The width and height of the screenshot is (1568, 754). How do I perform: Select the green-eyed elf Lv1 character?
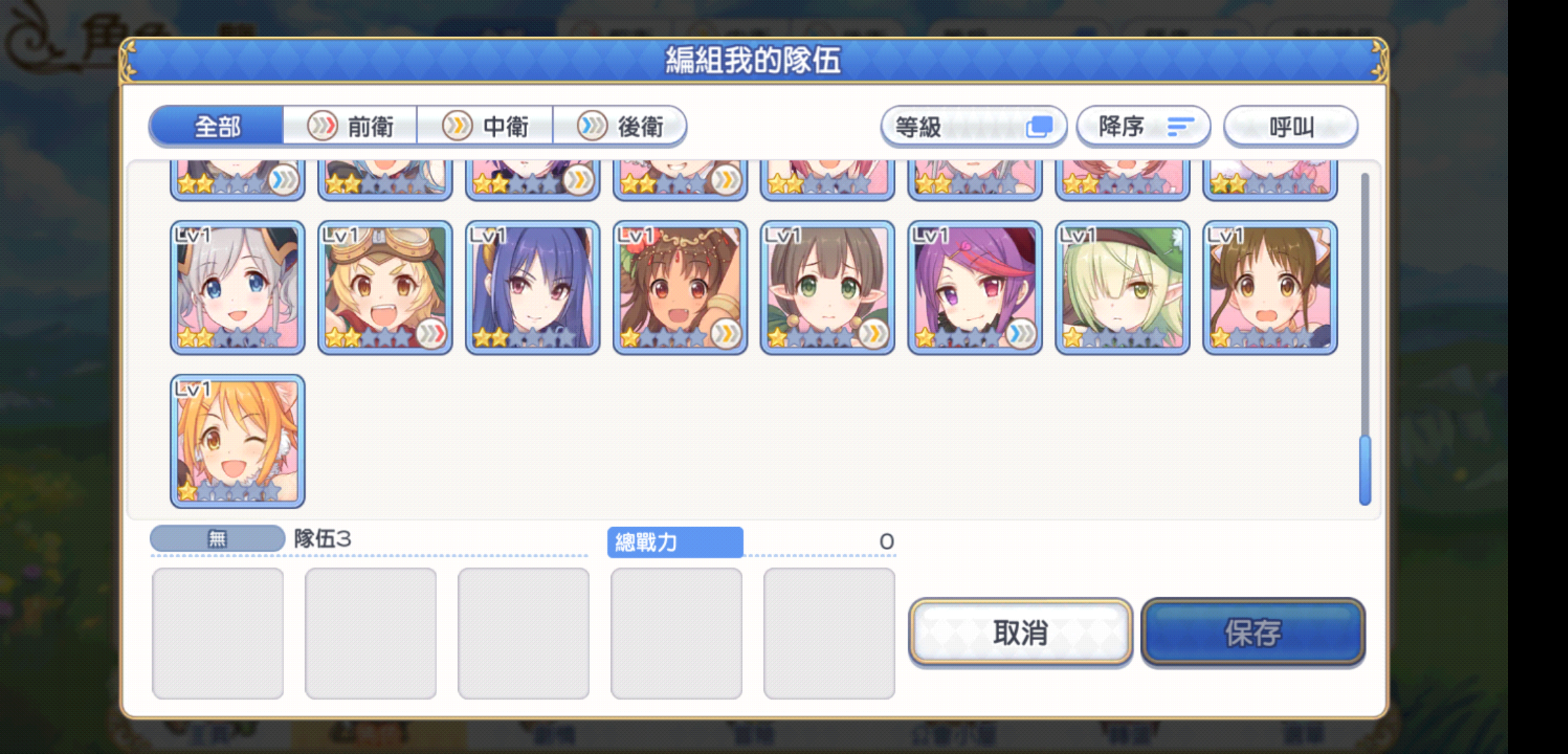click(827, 286)
